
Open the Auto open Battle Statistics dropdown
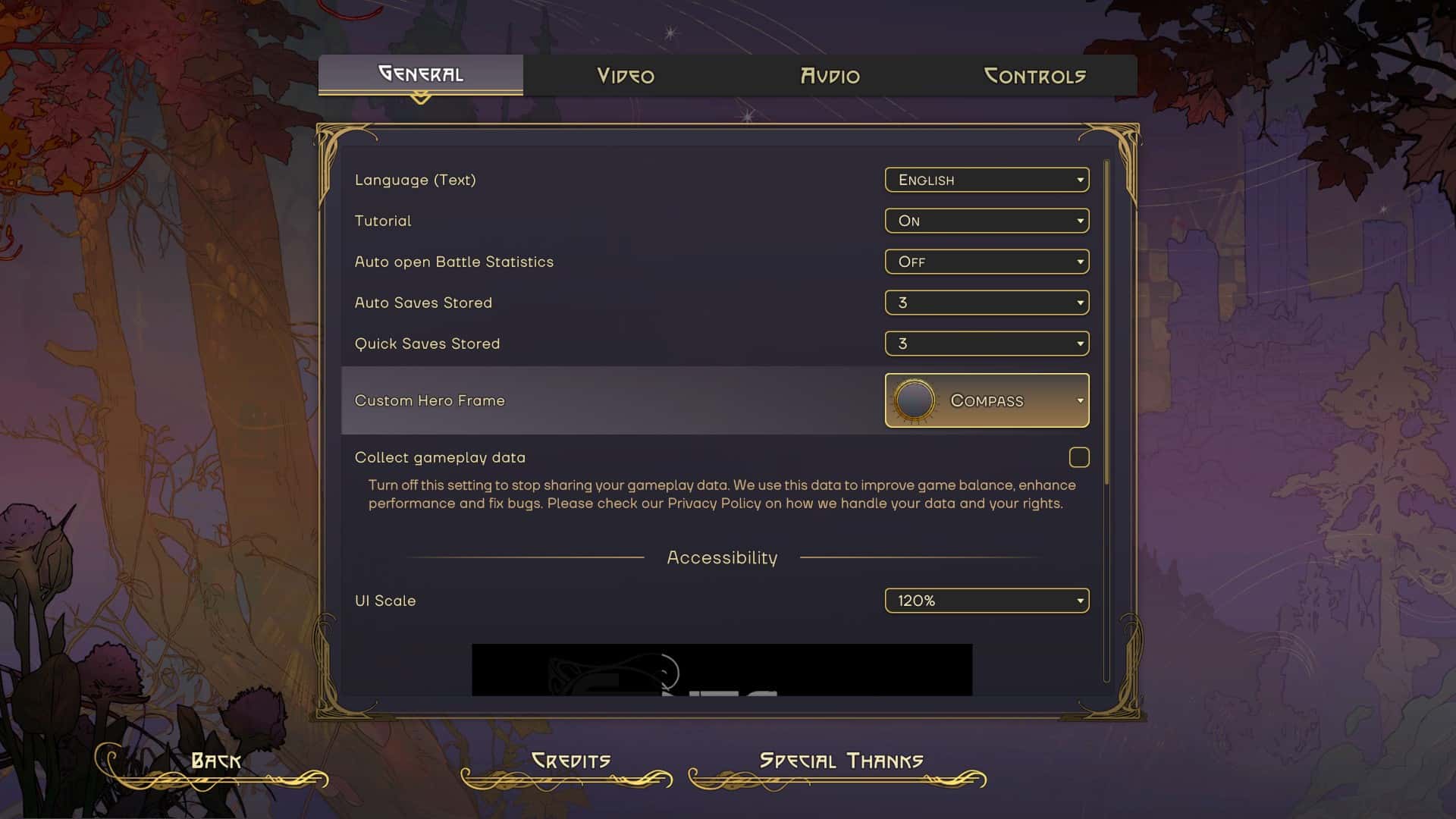(986, 262)
